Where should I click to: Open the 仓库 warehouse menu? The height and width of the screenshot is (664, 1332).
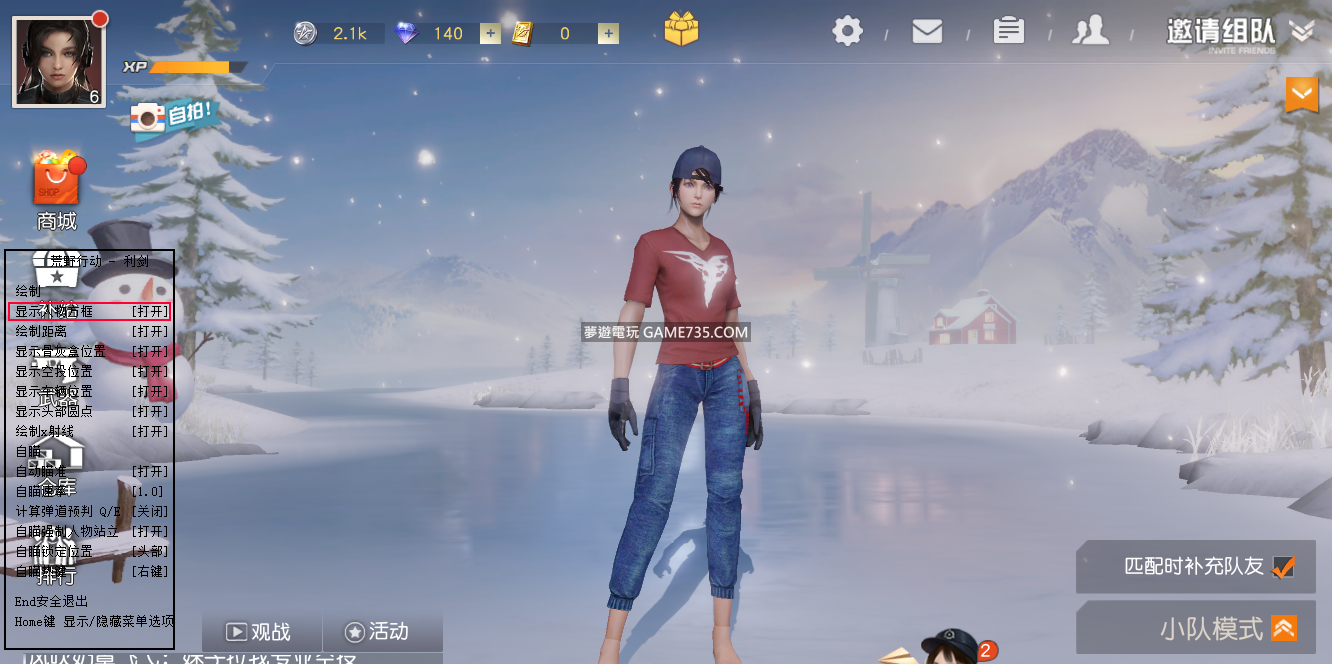tap(57, 470)
